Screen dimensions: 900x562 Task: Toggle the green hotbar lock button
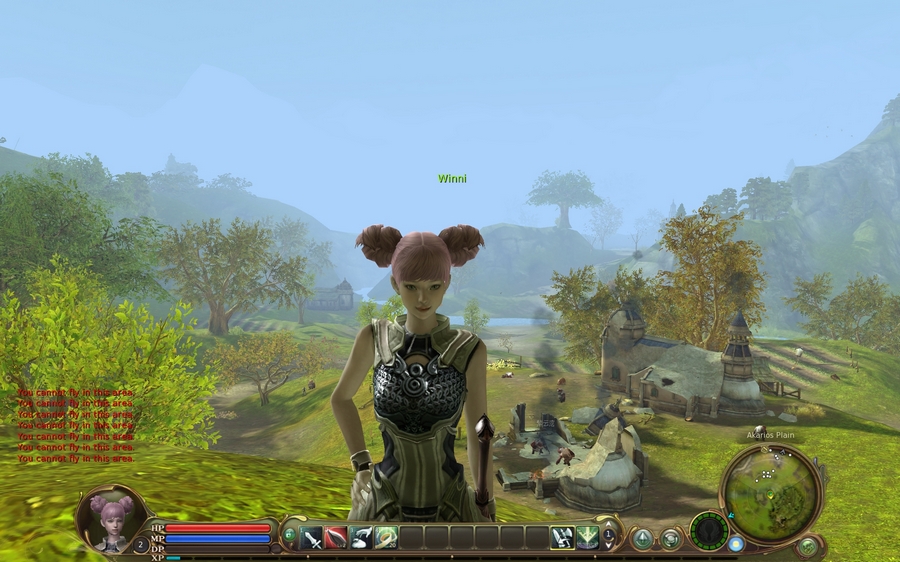[290, 535]
